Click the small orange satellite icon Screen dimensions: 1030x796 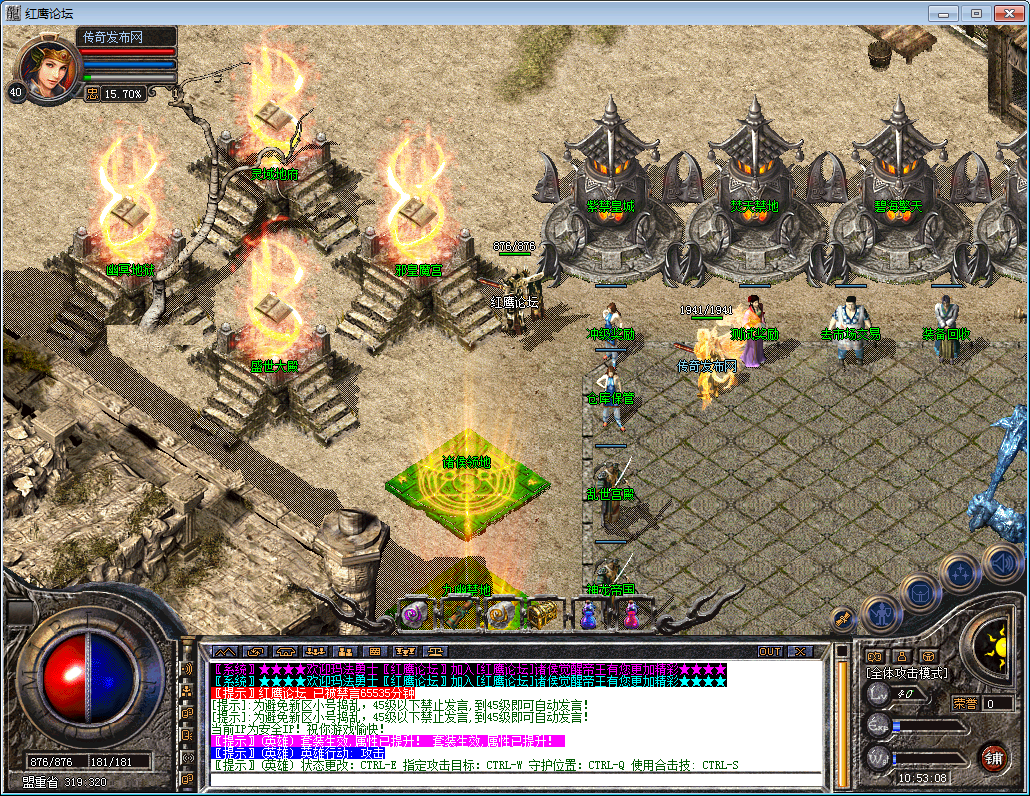[x=843, y=619]
